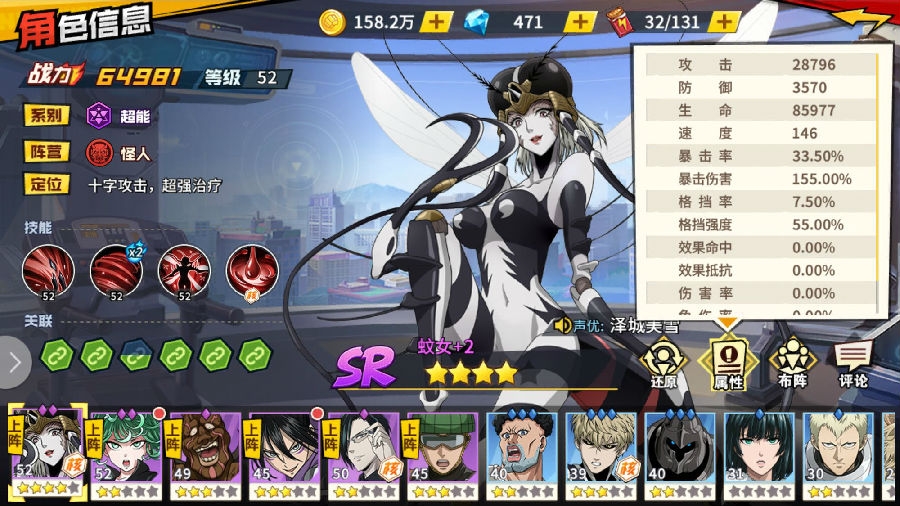900x506 pixels.
Task: Open the 评论 comments section
Action: (853, 362)
